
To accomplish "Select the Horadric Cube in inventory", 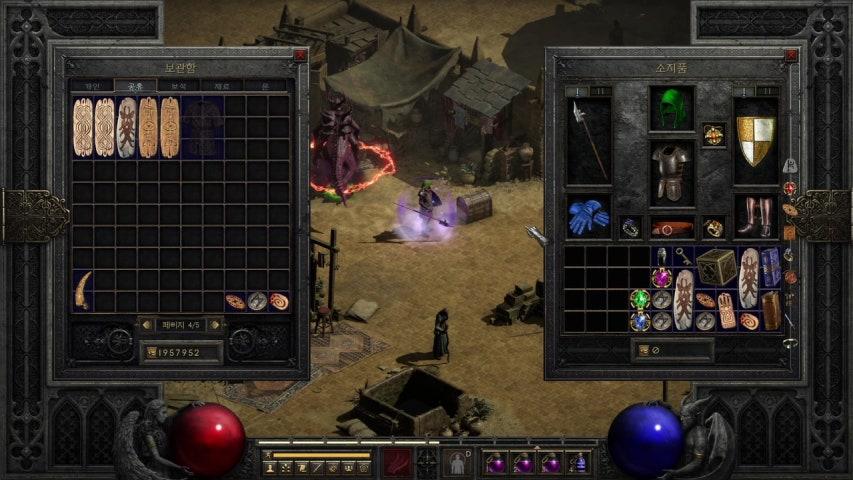I will coord(716,267).
